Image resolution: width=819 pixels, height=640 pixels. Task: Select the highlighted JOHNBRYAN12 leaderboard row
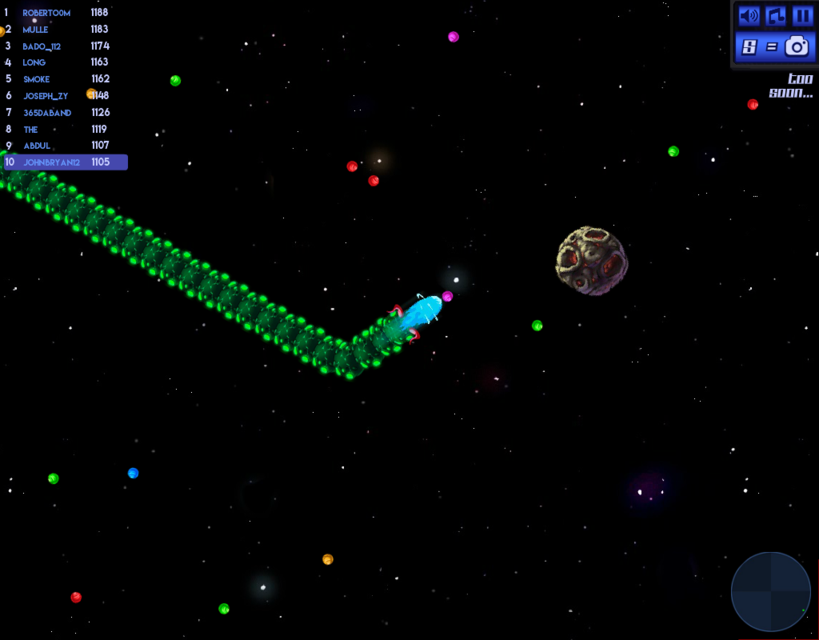click(x=64, y=162)
